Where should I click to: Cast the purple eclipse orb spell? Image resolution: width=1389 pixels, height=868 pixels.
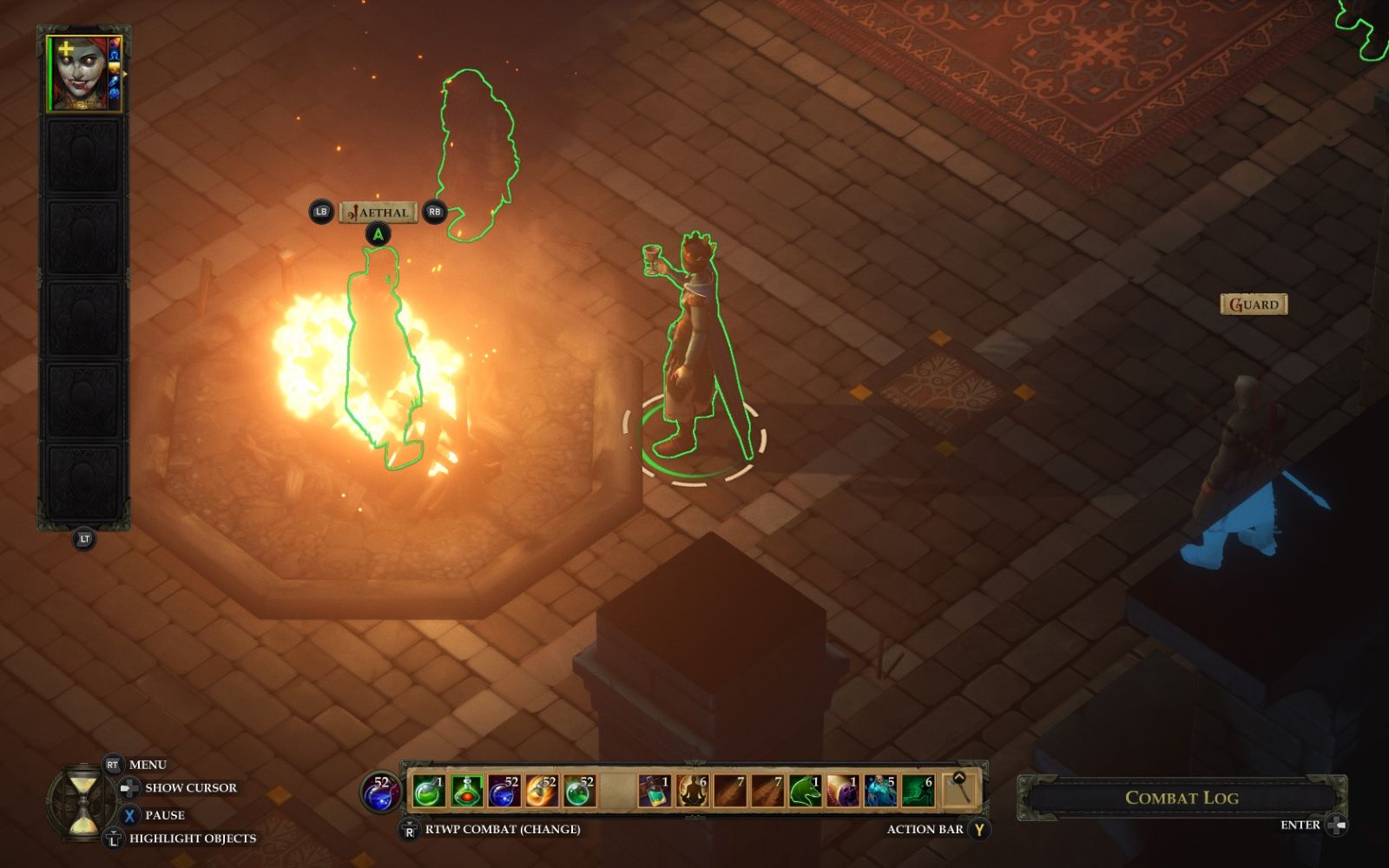(x=842, y=791)
